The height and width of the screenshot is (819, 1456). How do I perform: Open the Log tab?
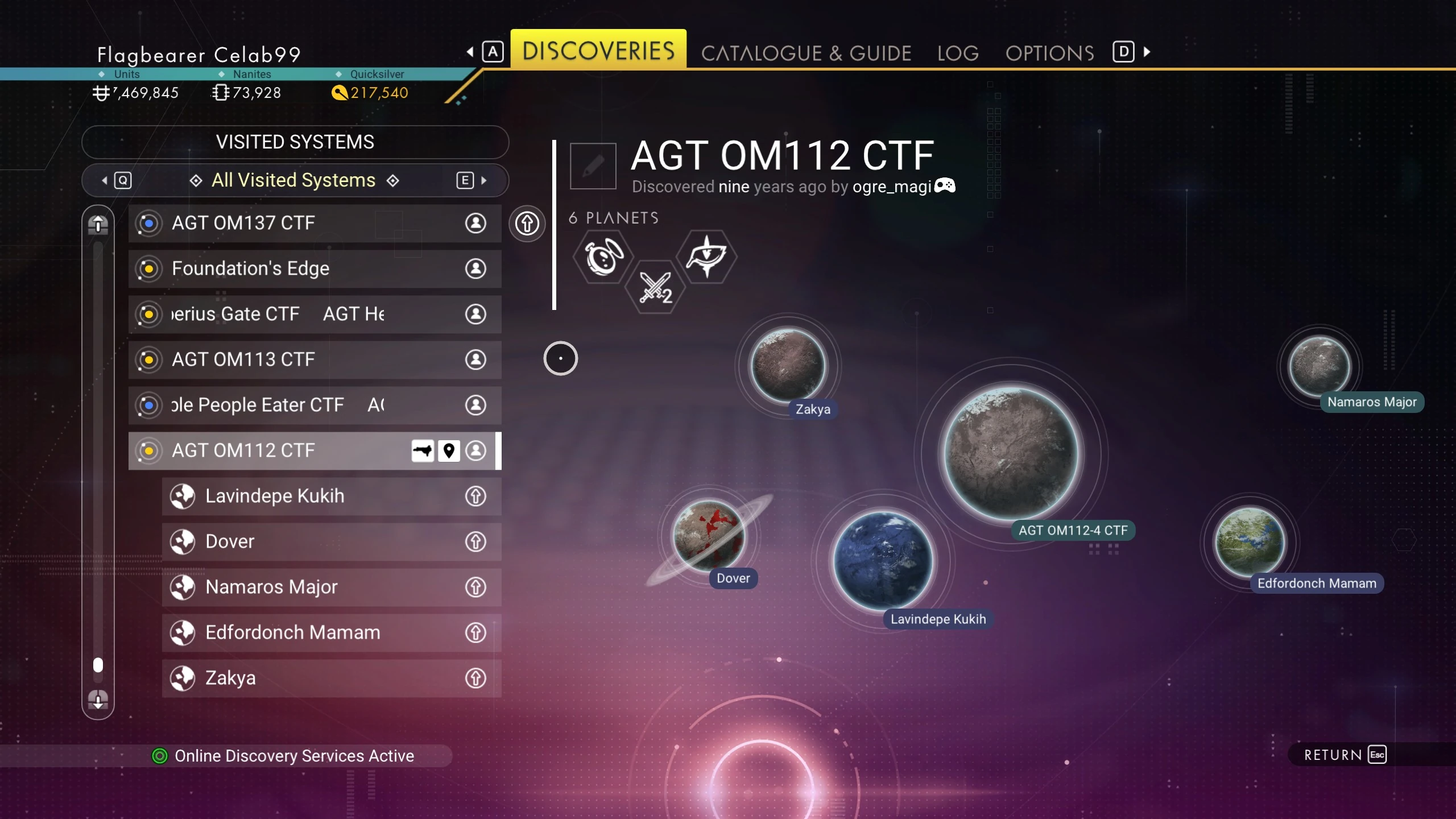click(x=958, y=53)
